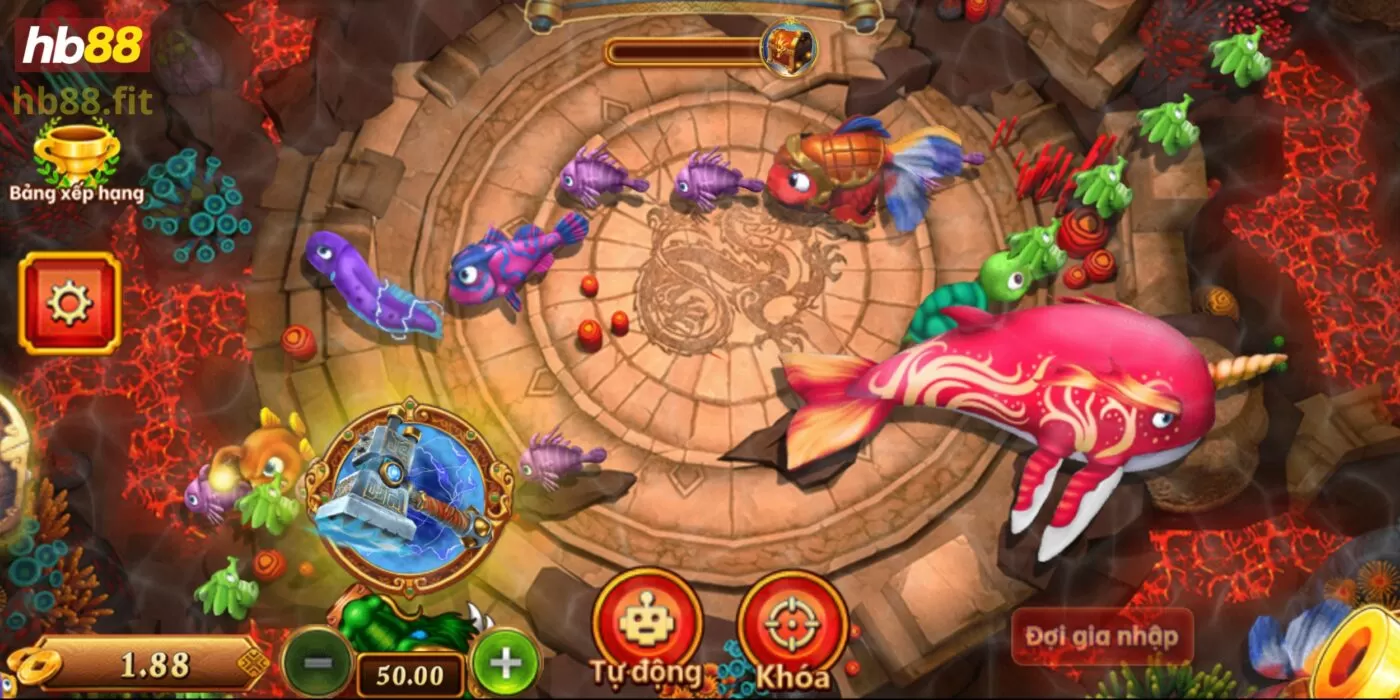Open the treasure chest reward icon
Image resolution: width=1400 pixels, height=700 pixels.
click(x=787, y=47)
